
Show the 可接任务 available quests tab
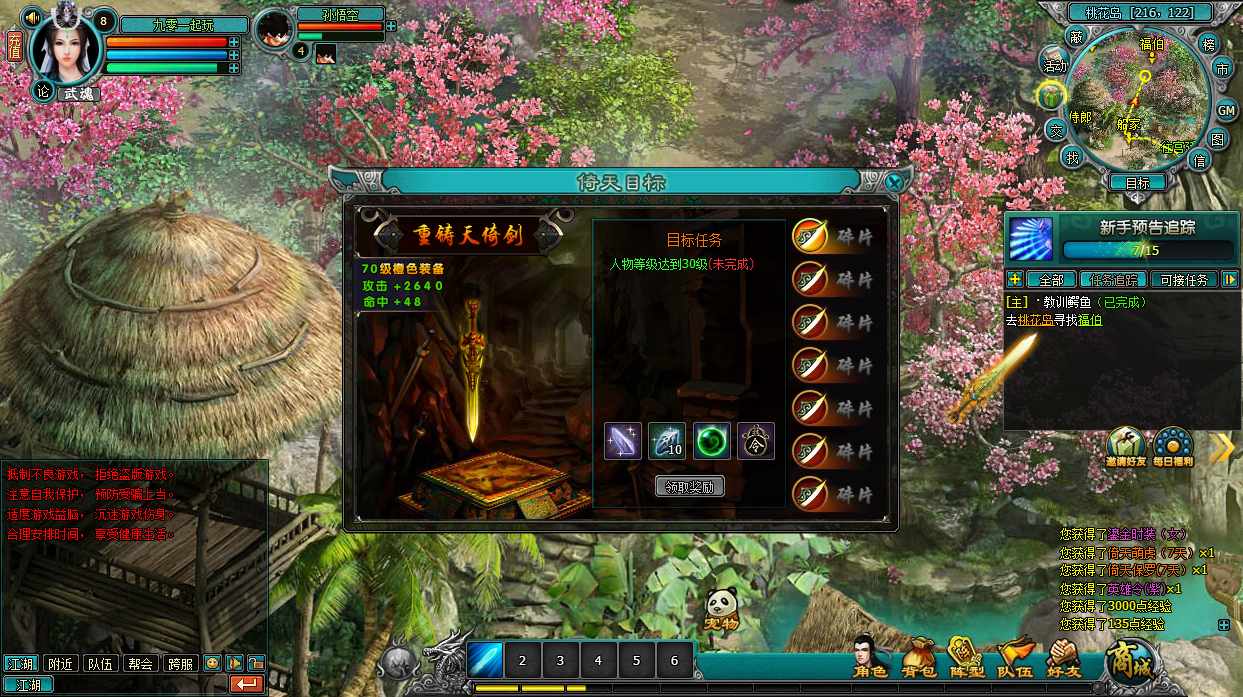point(1184,280)
